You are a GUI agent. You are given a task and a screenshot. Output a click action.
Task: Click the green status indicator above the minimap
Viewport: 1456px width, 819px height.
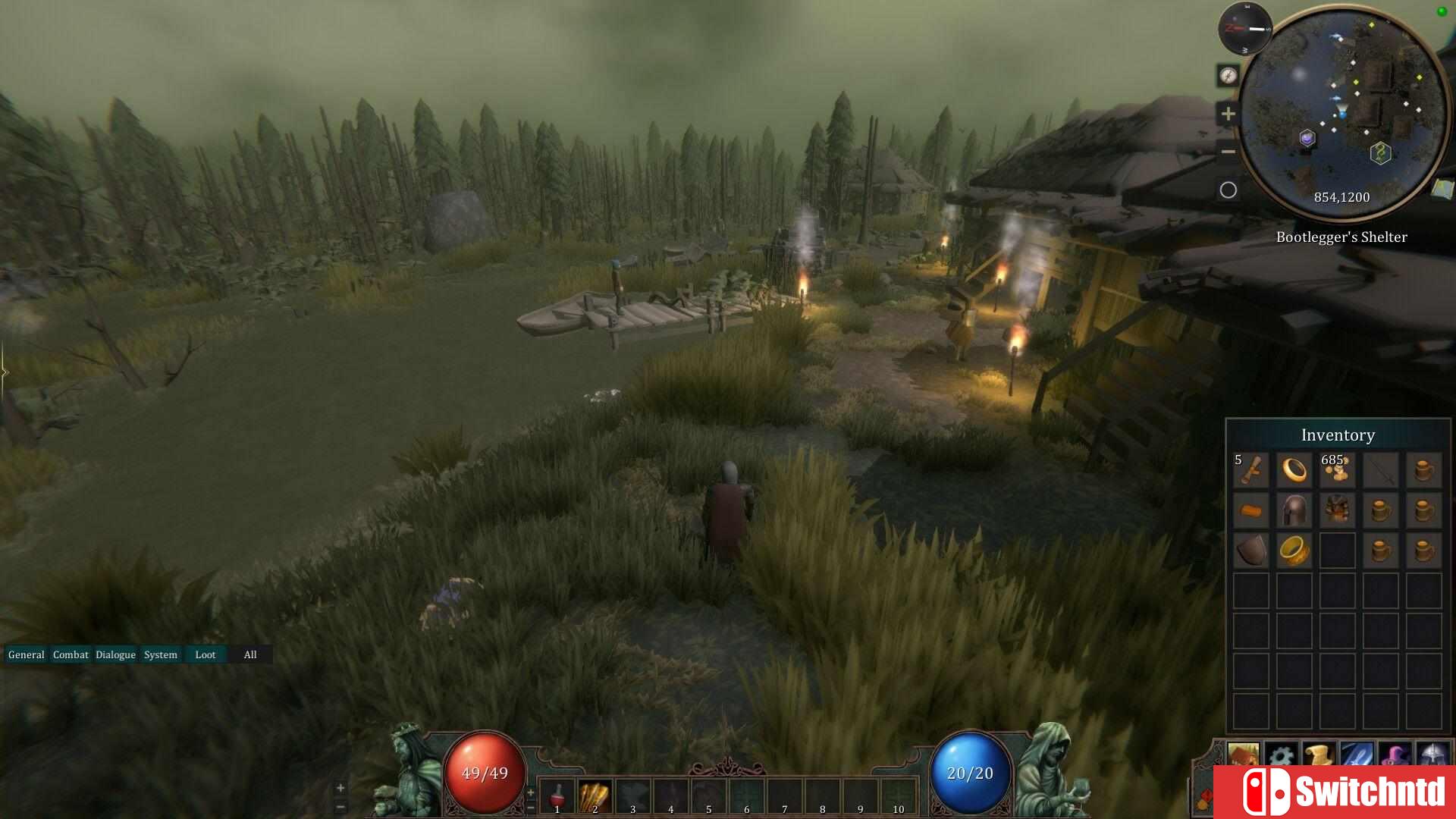point(1442,11)
